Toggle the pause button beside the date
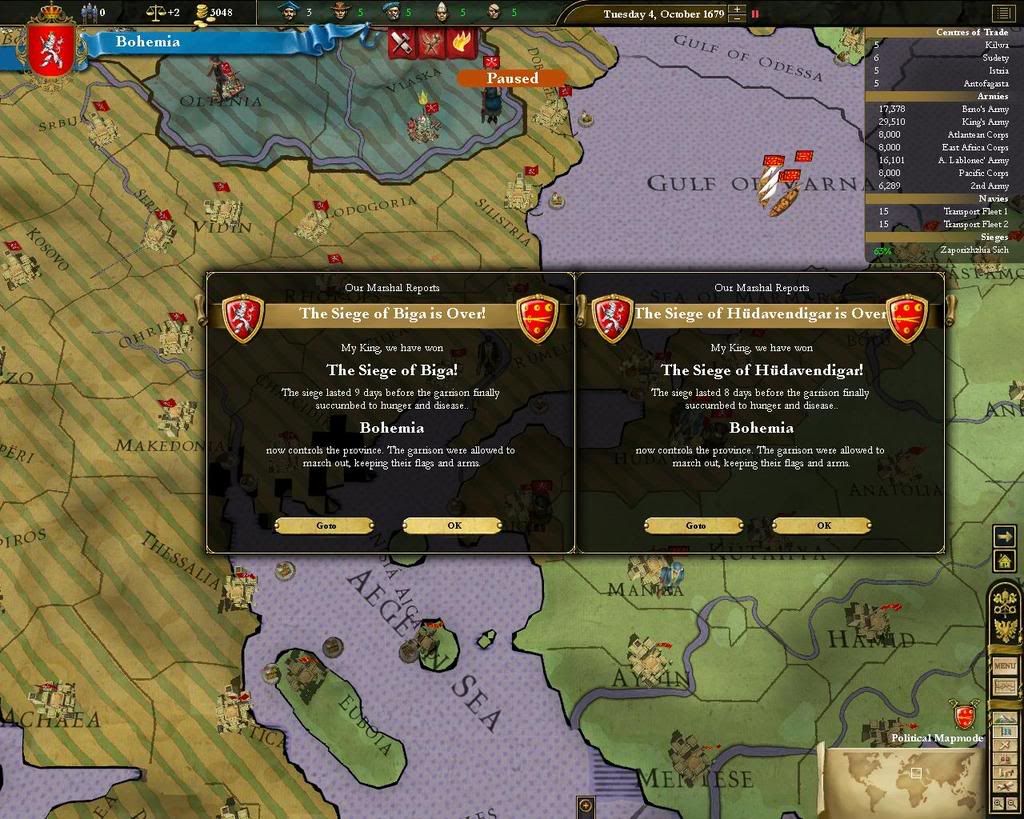Screen dimensions: 1024x819 [755, 14]
